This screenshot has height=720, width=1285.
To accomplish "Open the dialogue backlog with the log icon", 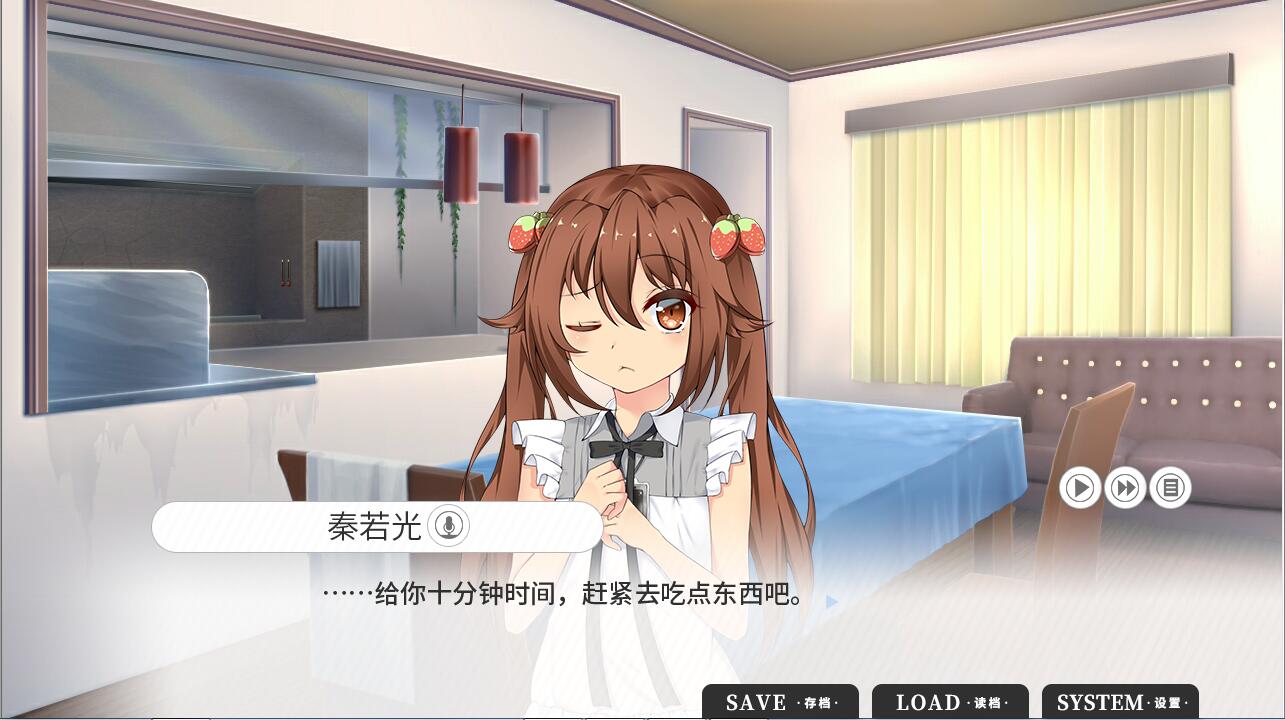I will (x=1168, y=488).
